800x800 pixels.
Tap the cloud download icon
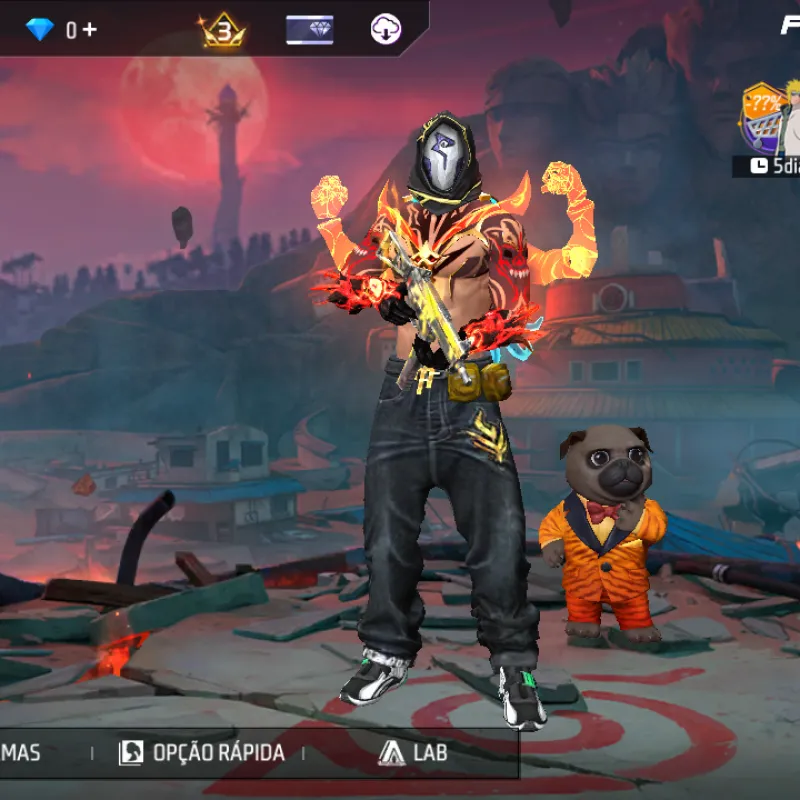coord(385,30)
